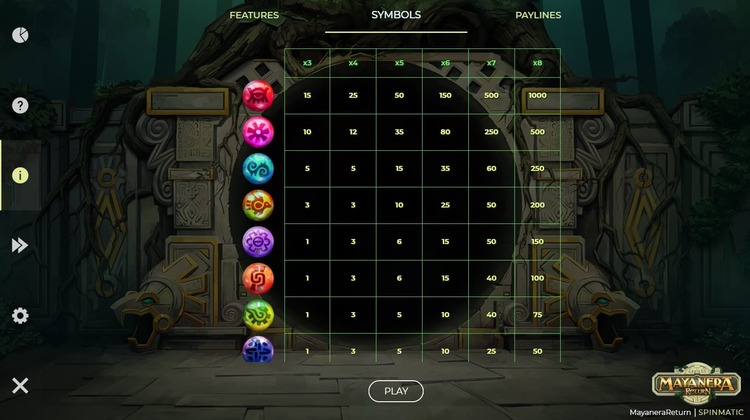Image resolution: width=750 pixels, height=420 pixels.
Task: Open the settings gear icon
Action: (20, 316)
